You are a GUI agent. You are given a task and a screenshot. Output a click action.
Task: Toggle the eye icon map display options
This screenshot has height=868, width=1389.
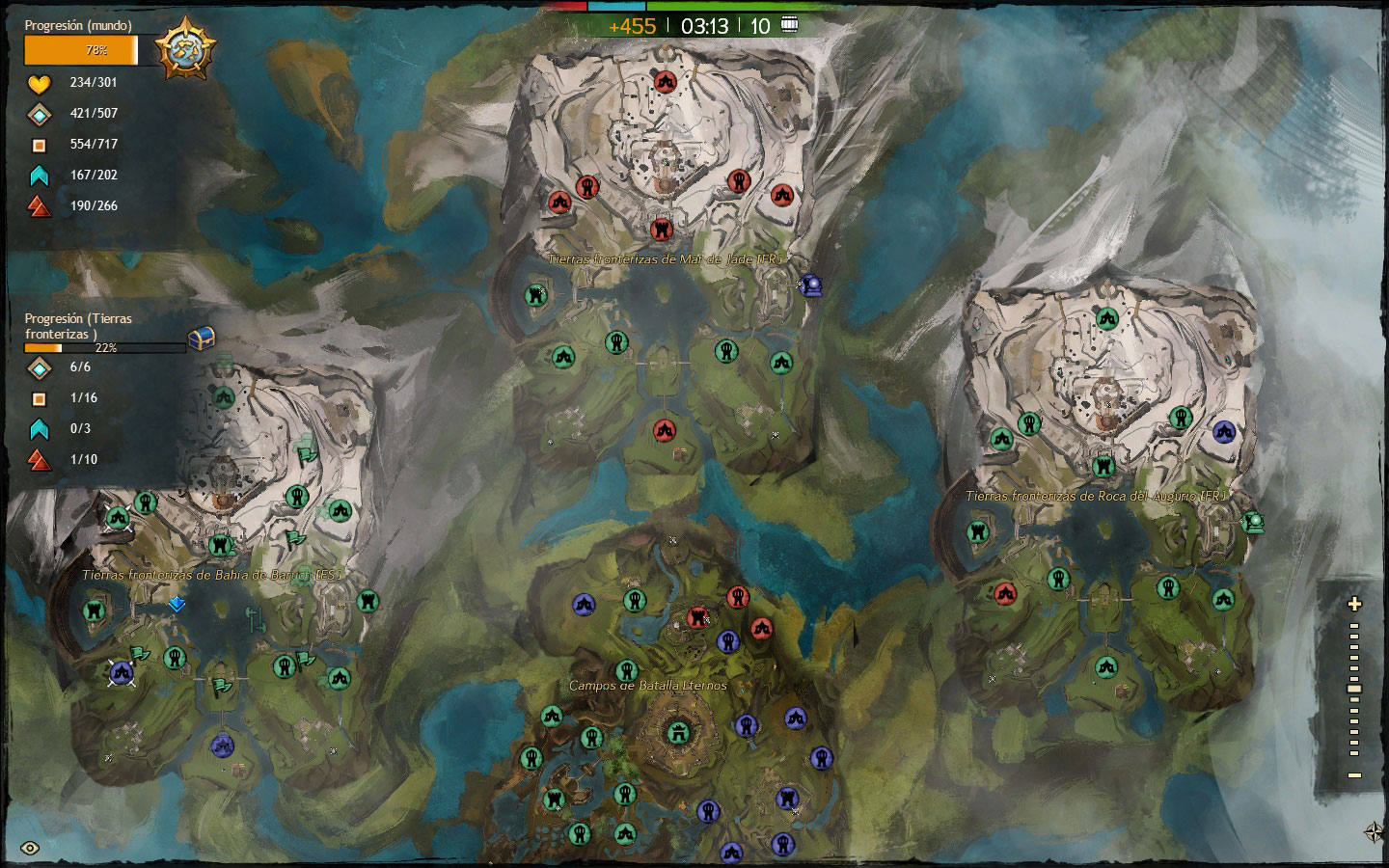click(30, 849)
